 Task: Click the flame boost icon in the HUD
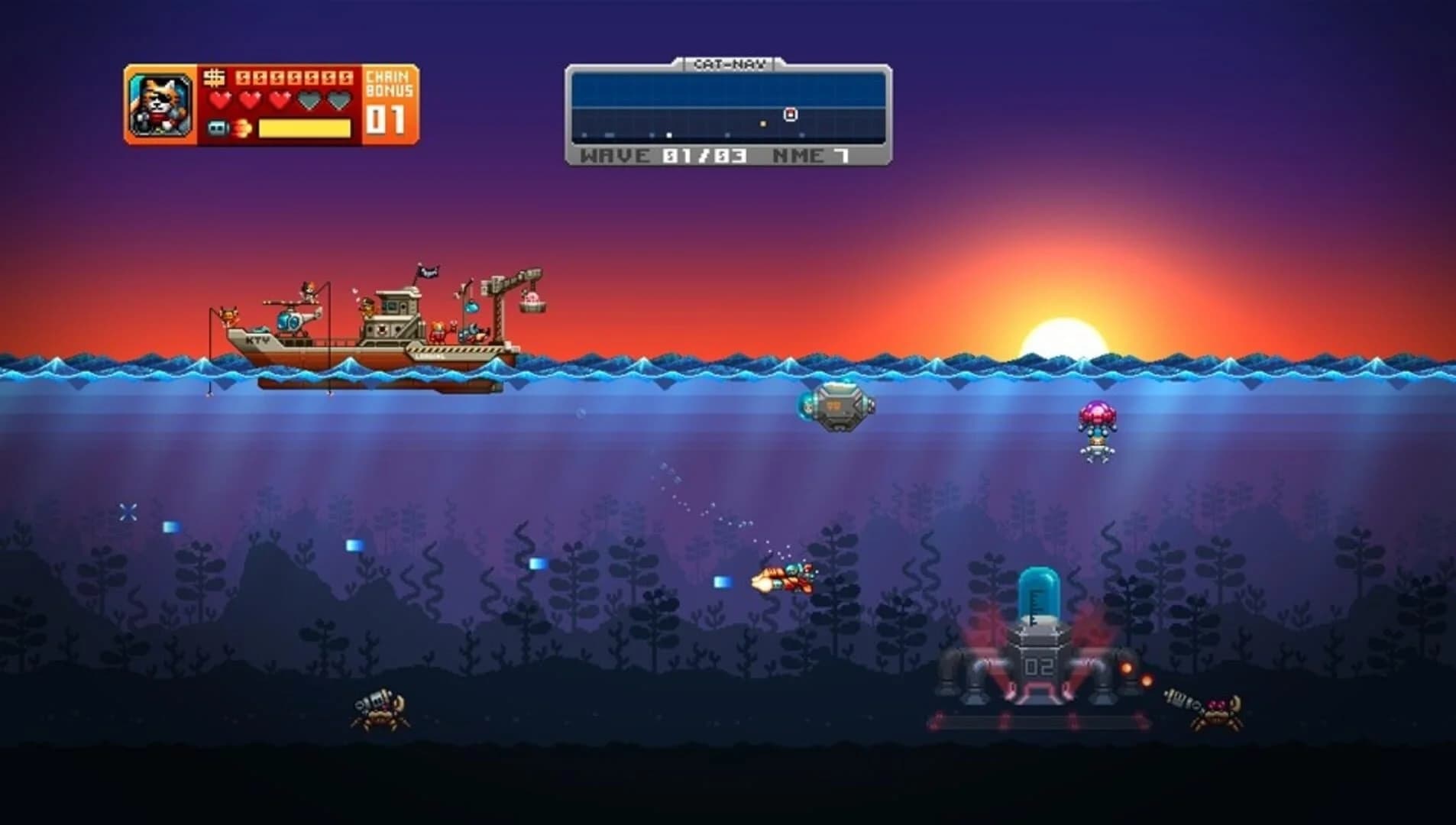pos(242,128)
